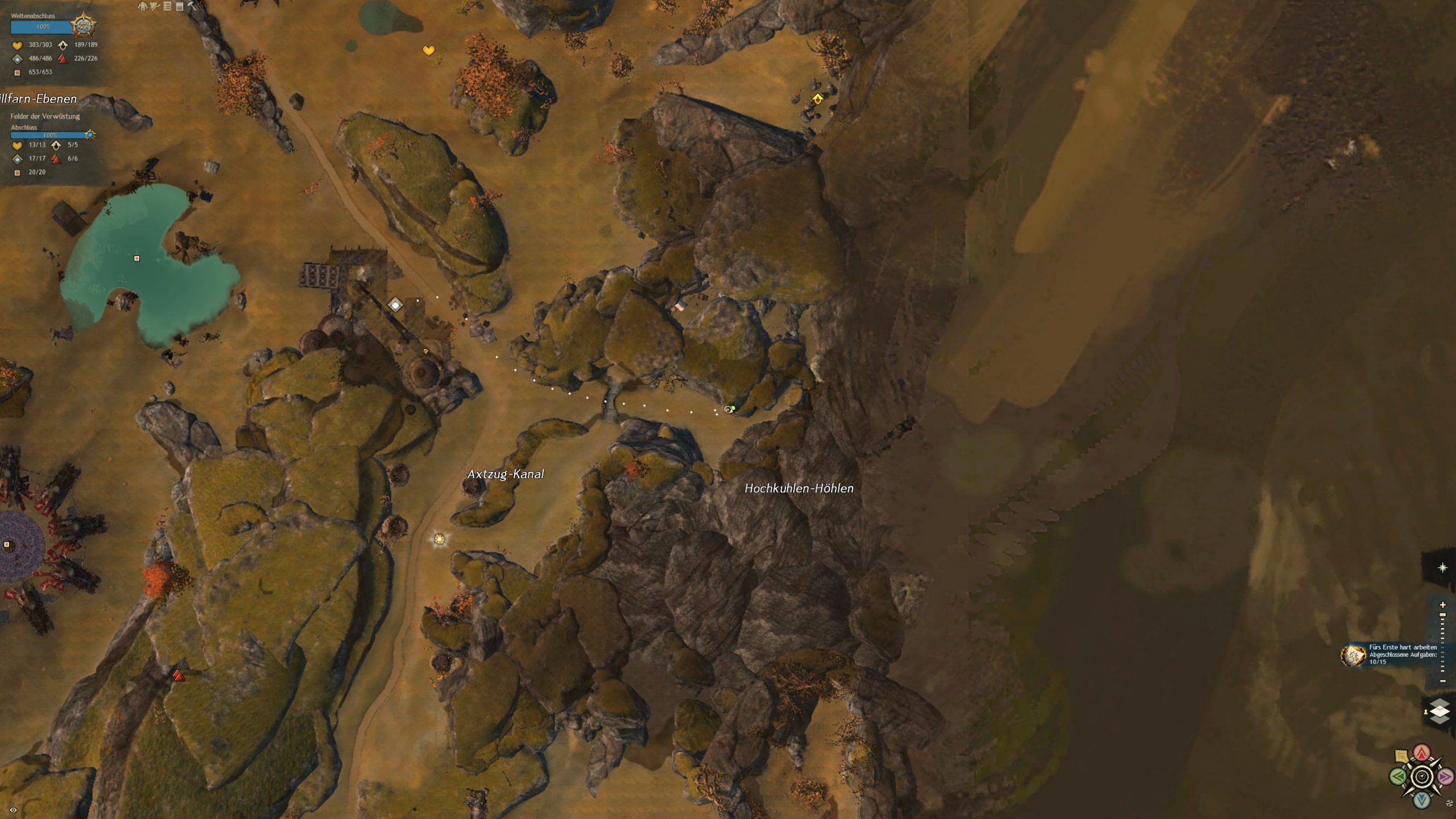This screenshot has height=819, width=1456.
Task: Open the list icon in the top bar
Action: [x=167, y=6]
